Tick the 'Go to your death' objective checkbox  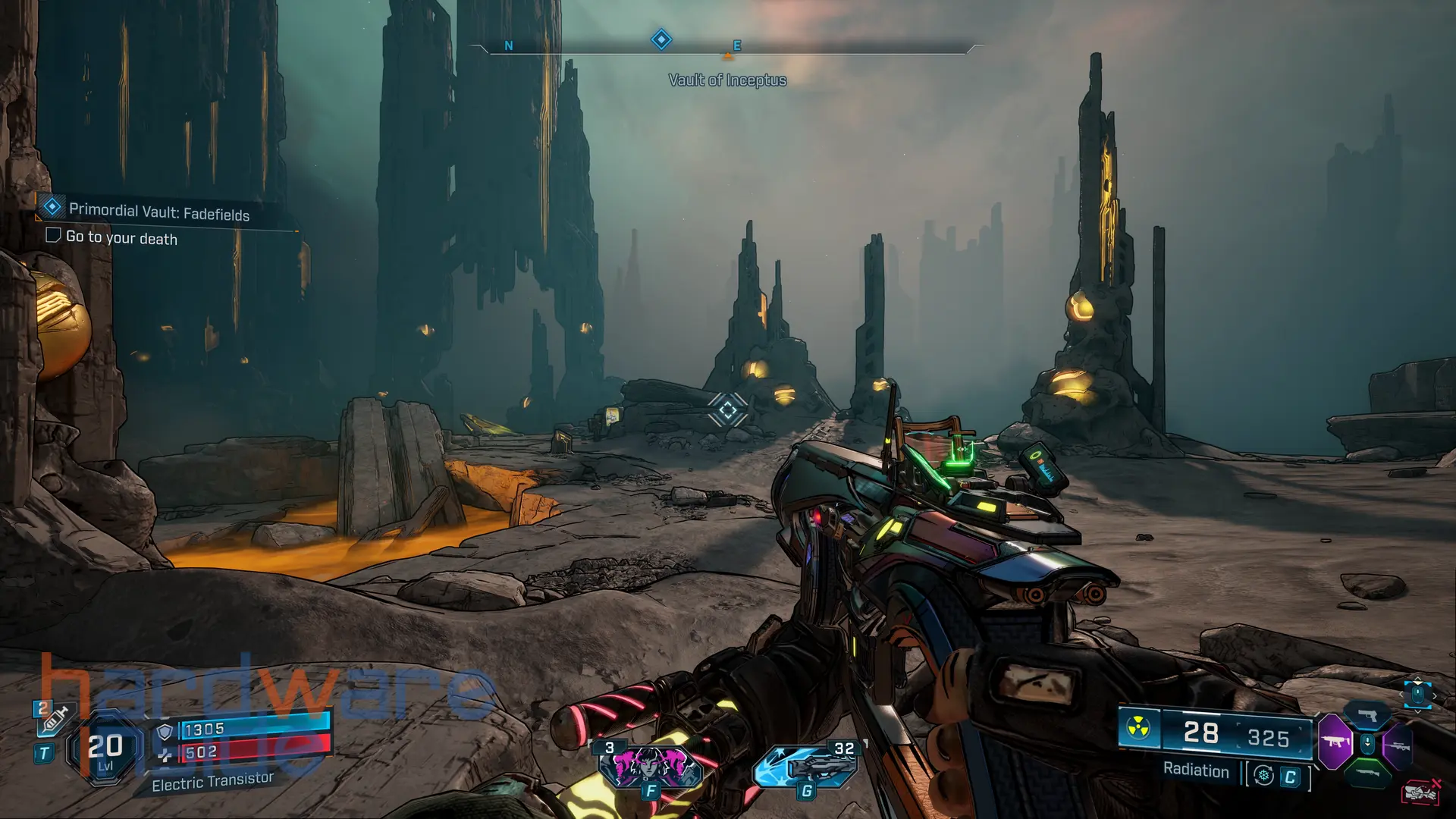coord(53,235)
